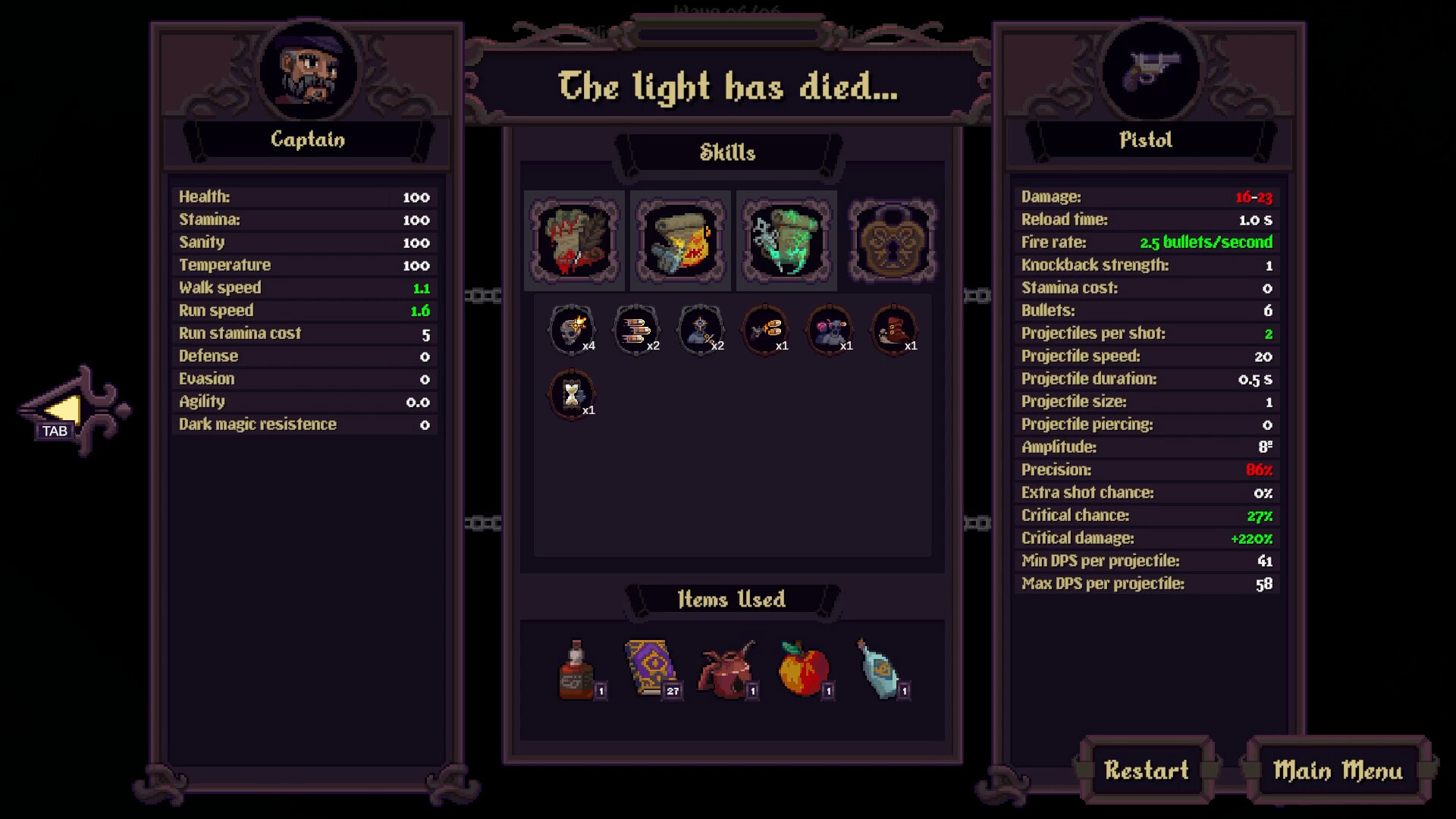1456x819 pixels.
Task: Select the hourglass skill in the second row
Action: (570, 394)
